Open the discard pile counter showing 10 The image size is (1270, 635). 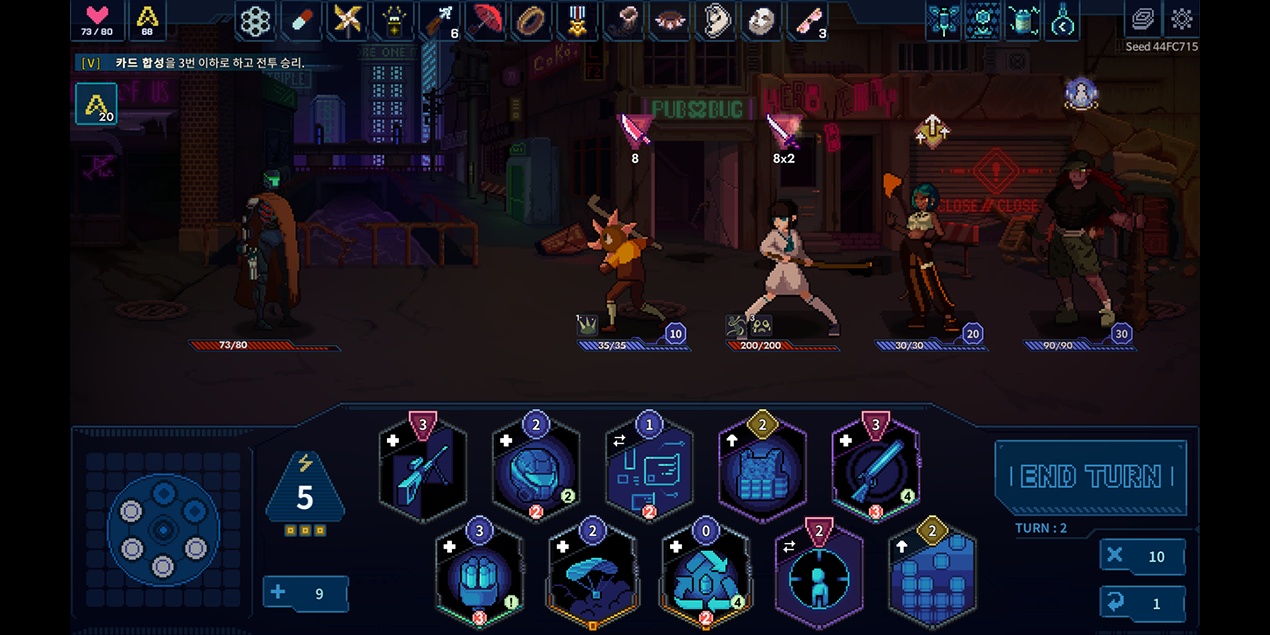pyautogui.click(x=1142, y=557)
